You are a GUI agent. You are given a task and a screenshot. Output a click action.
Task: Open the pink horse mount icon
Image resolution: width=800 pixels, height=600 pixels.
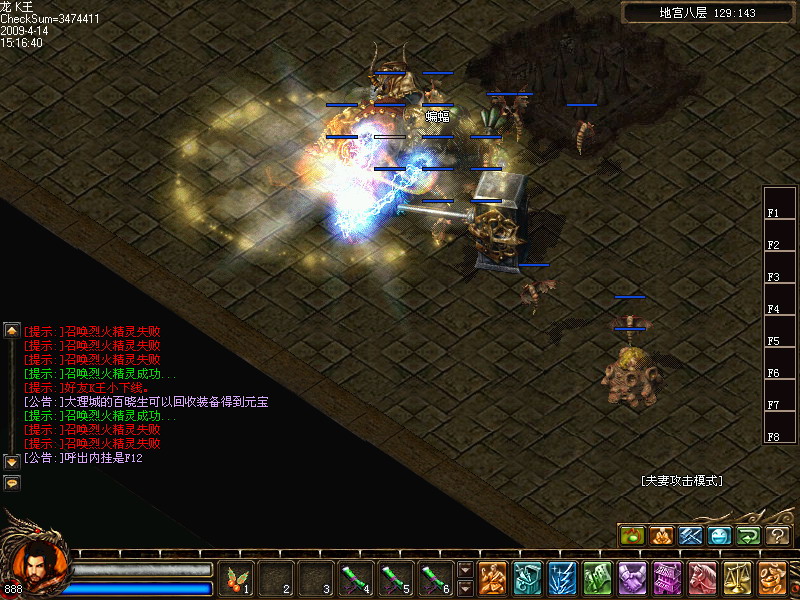tap(703, 577)
